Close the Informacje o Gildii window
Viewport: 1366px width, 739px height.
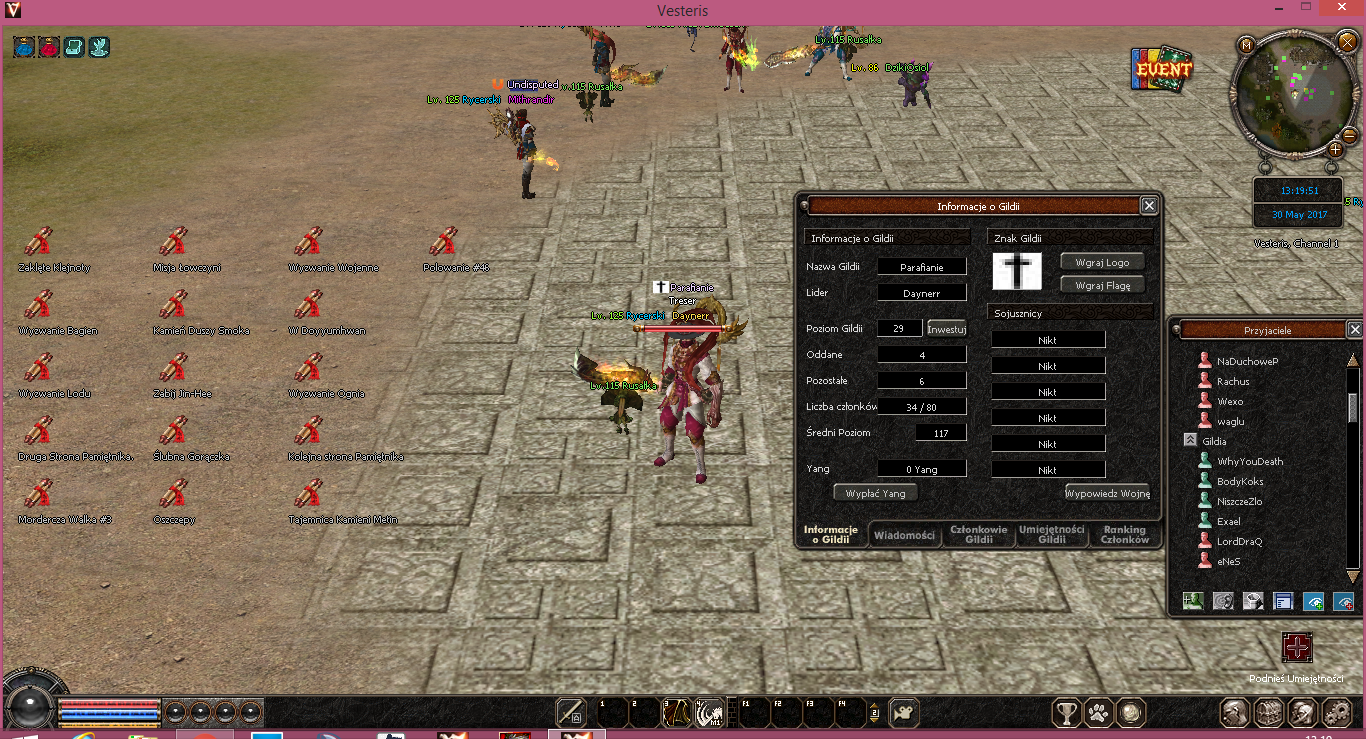1149,206
